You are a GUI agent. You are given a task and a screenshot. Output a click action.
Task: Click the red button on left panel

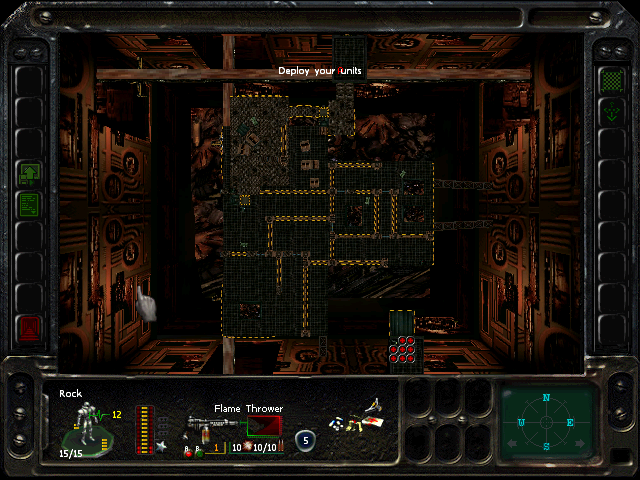tap(29, 328)
